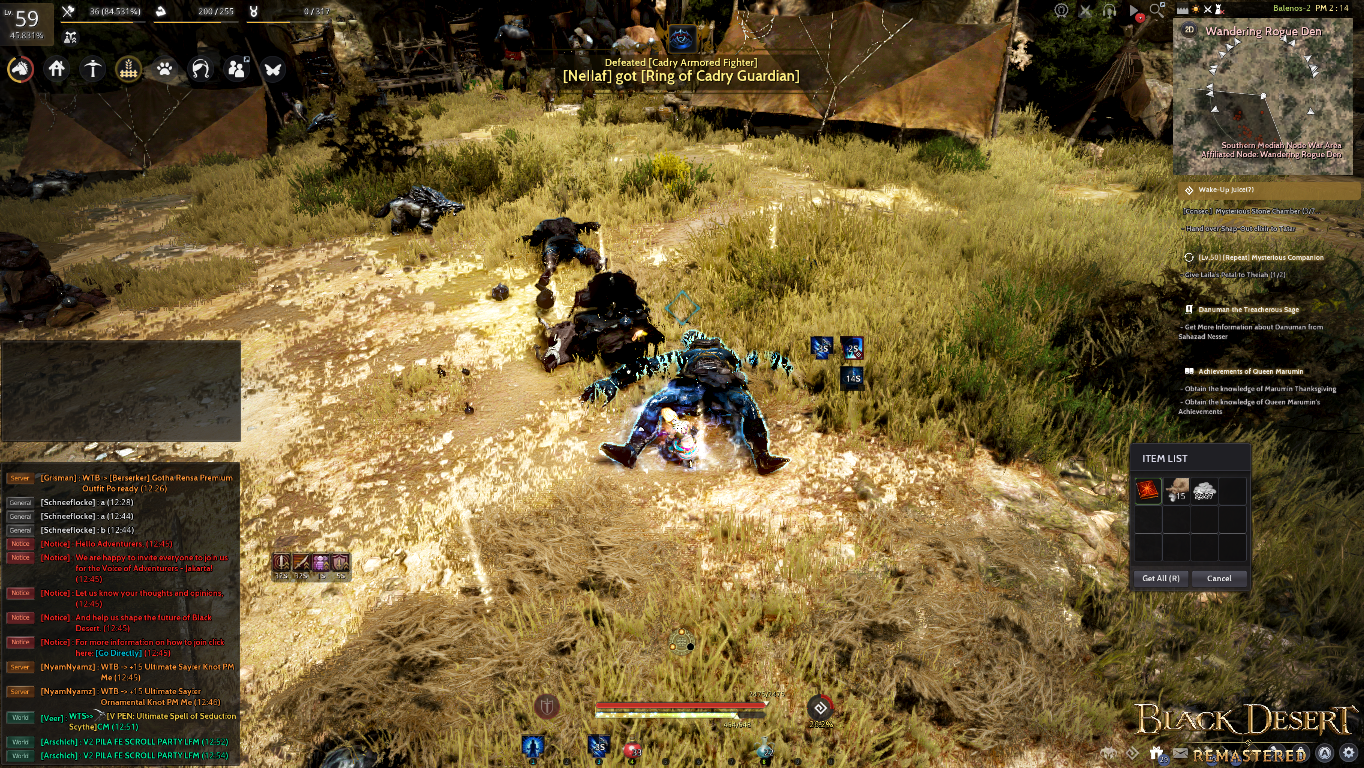Open the farming fence icon
Screen dimensions: 1364x768
(128, 70)
